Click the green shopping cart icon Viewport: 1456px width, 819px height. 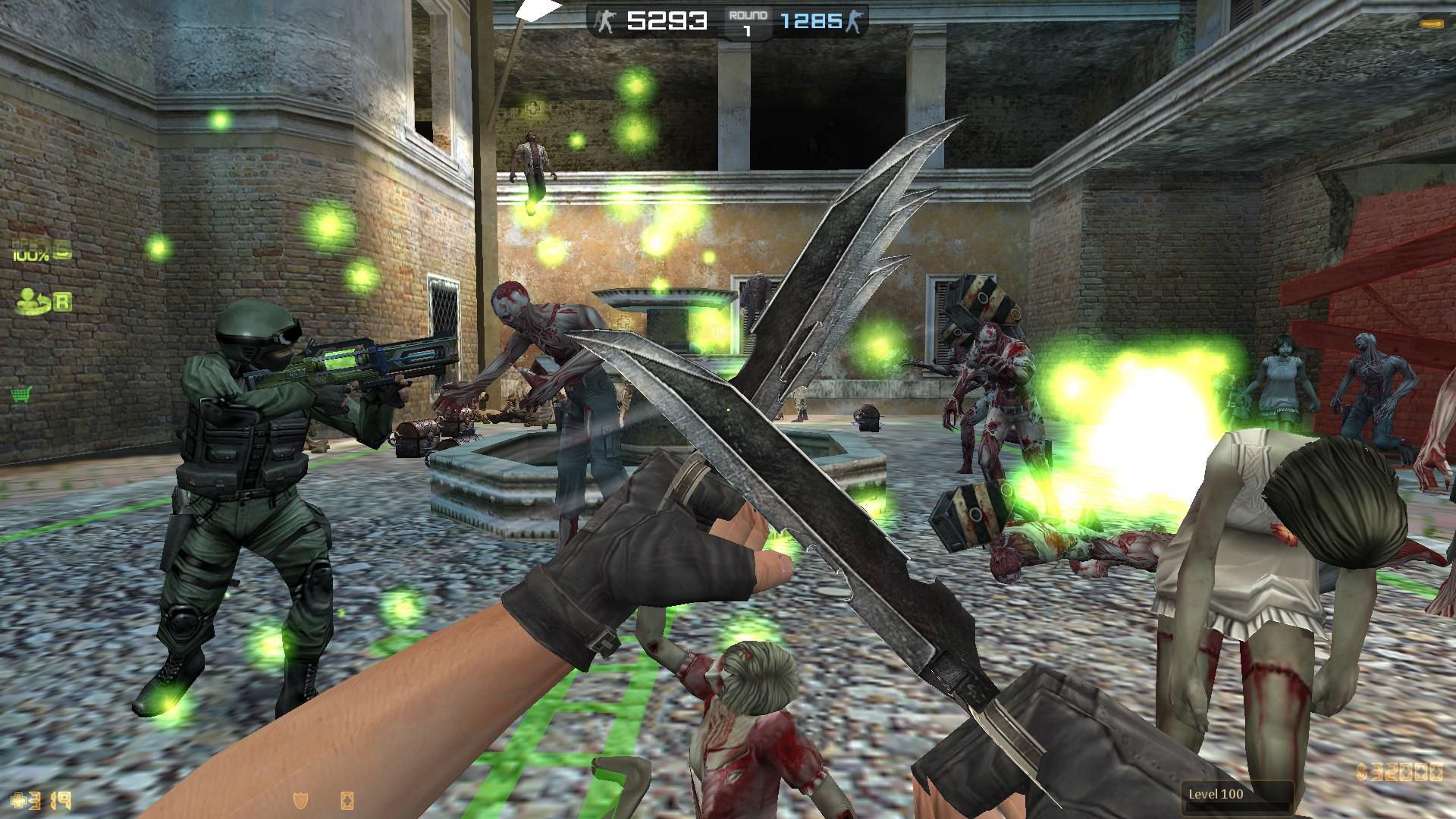22,394
